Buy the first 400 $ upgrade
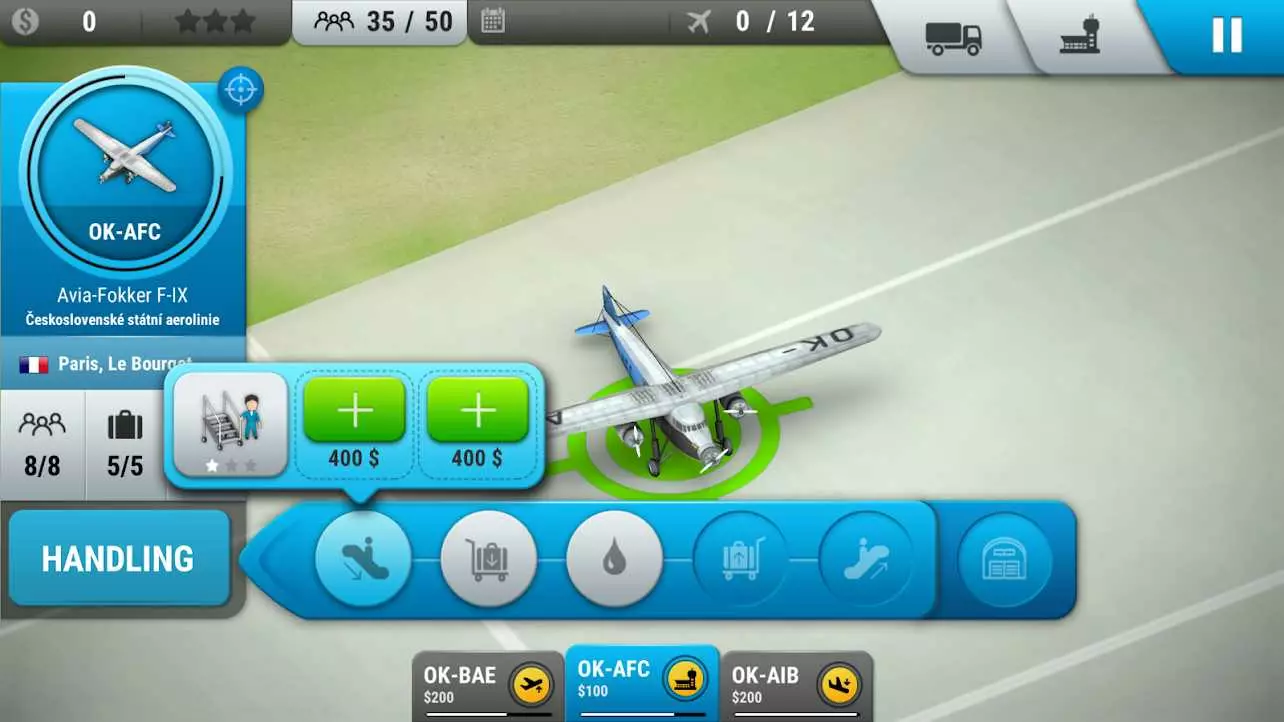Viewport: 1284px width, 722px height. (x=354, y=410)
